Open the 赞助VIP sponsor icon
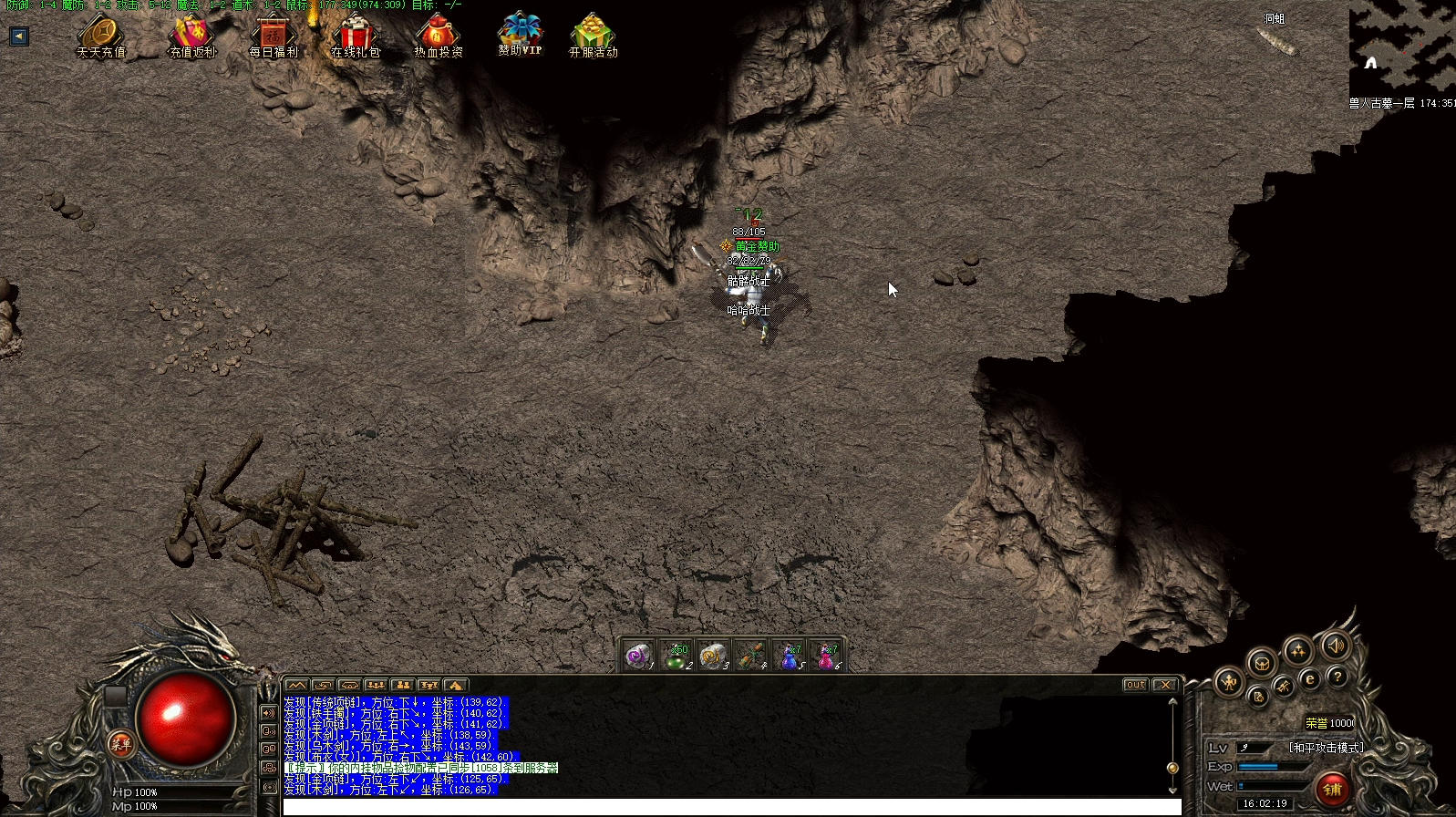Image resolution: width=1456 pixels, height=817 pixels. (x=520, y=33)
